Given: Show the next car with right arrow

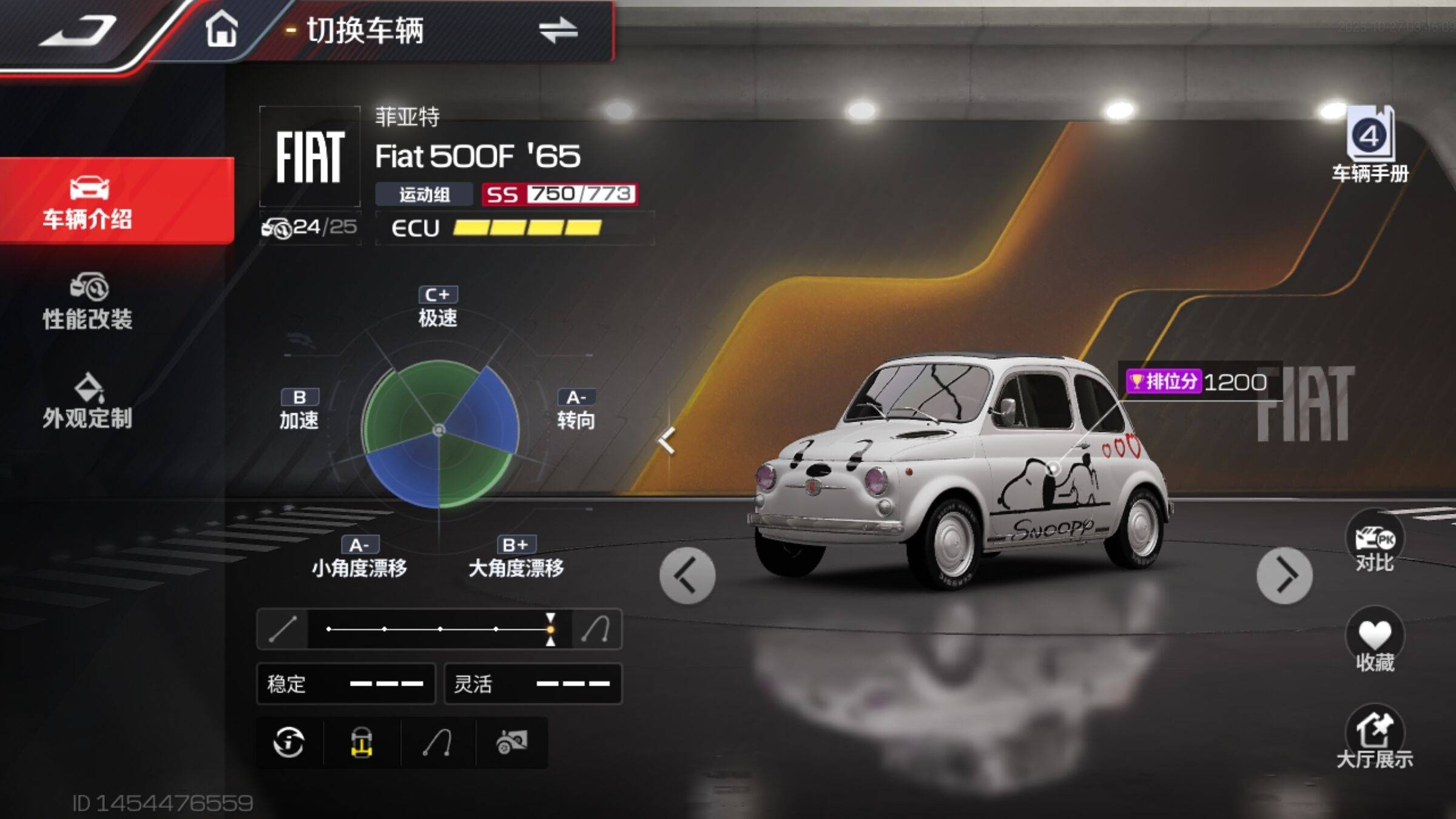Looking at the screenshot, I should pyautogui.click(x=1284, y=575).
